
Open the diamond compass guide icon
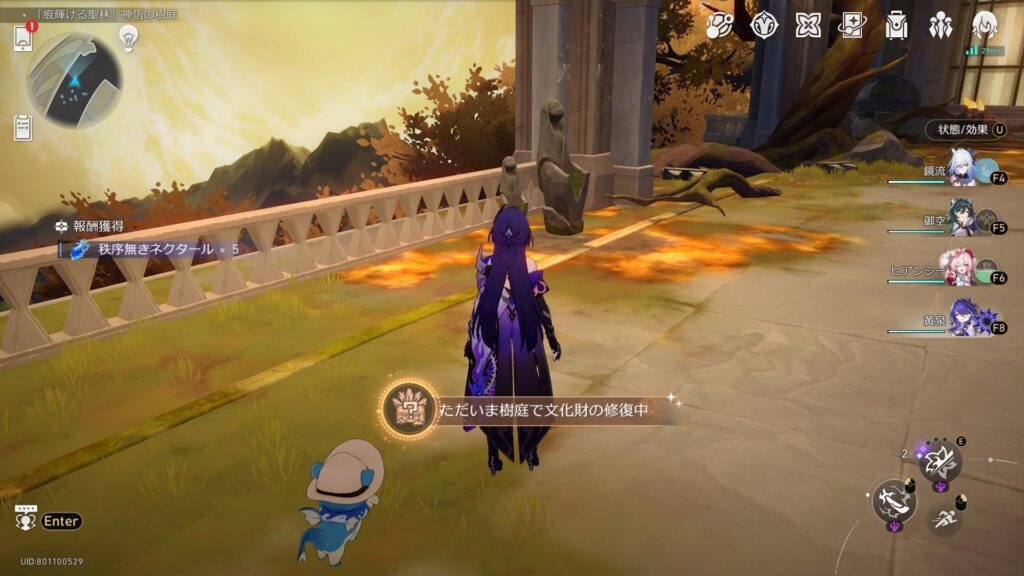coord(765,25)
